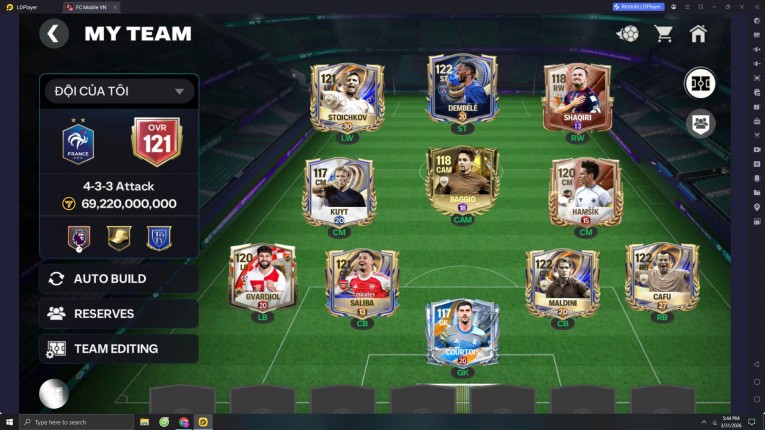Click the AUTO BUILD button
Image resolution: width=765 pixels, height=430 pixels.
118,278
